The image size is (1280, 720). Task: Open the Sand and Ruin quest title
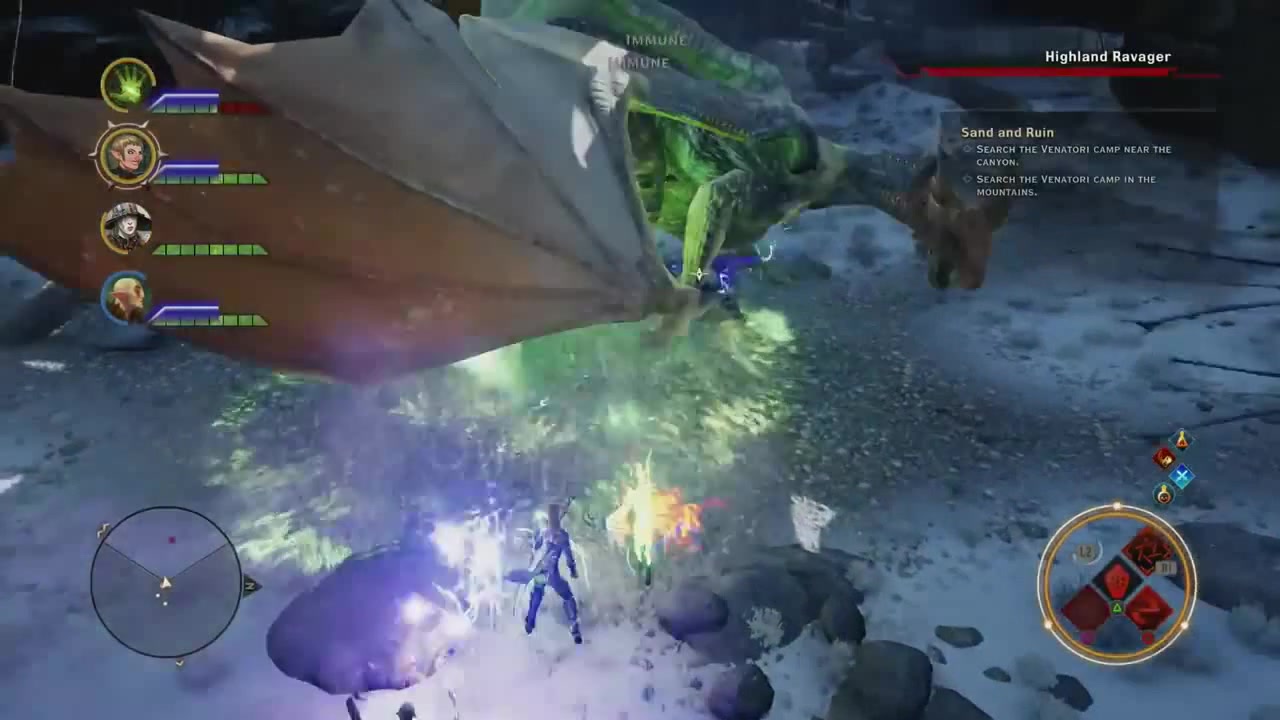(x=1007, y=132)
